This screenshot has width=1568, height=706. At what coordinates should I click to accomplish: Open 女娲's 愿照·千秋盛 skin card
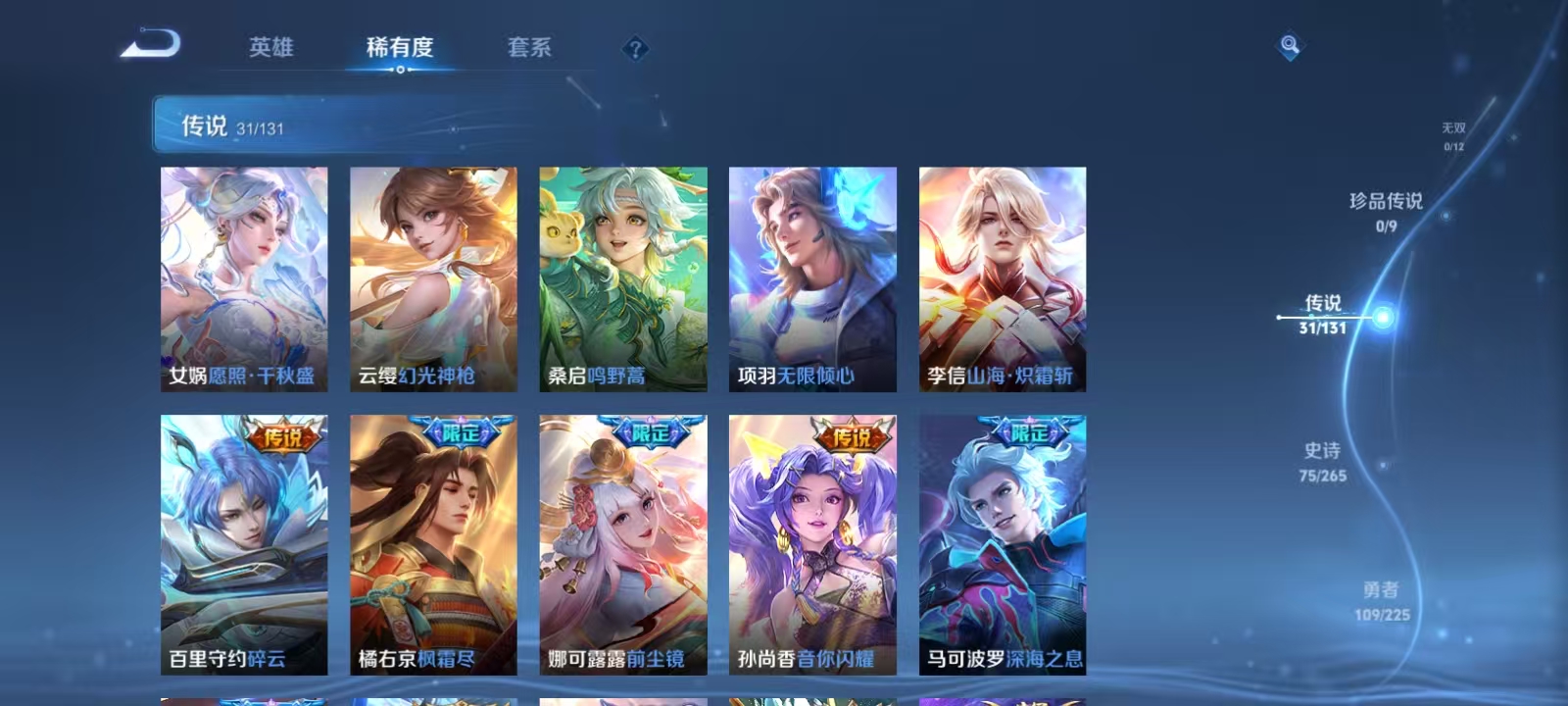242,277
